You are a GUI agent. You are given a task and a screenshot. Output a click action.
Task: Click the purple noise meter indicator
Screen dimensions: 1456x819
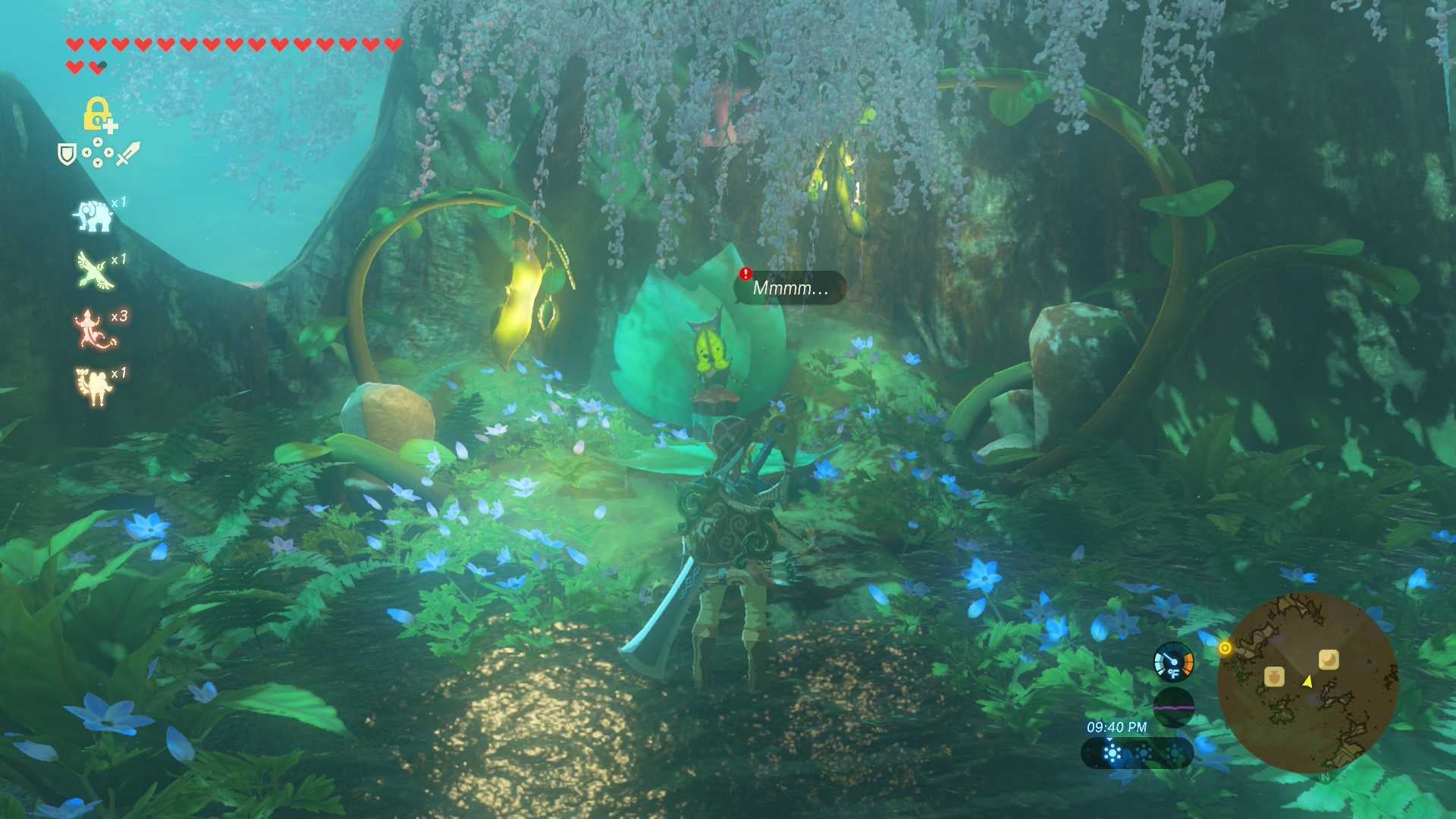[x=1175, y=709]
